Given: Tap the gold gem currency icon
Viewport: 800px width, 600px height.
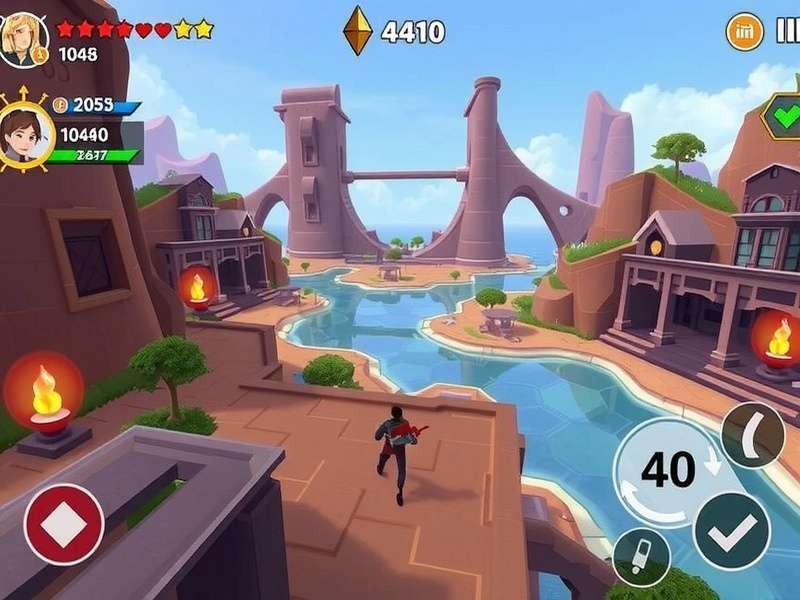Looking at the screenshot, I should tap(358, 30).
